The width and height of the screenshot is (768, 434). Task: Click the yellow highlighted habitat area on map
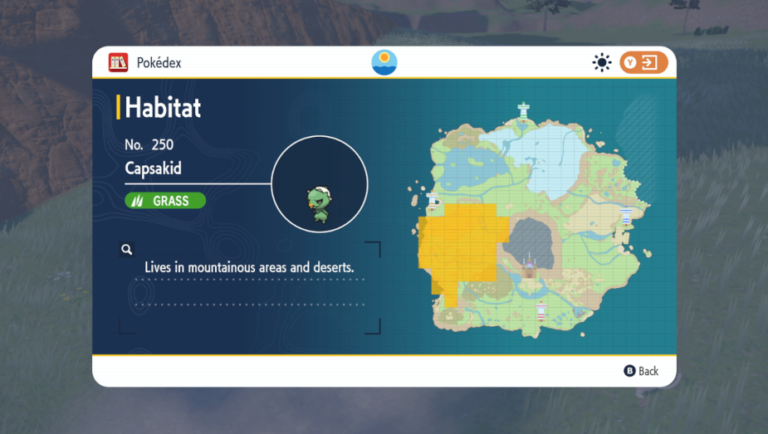461,249
